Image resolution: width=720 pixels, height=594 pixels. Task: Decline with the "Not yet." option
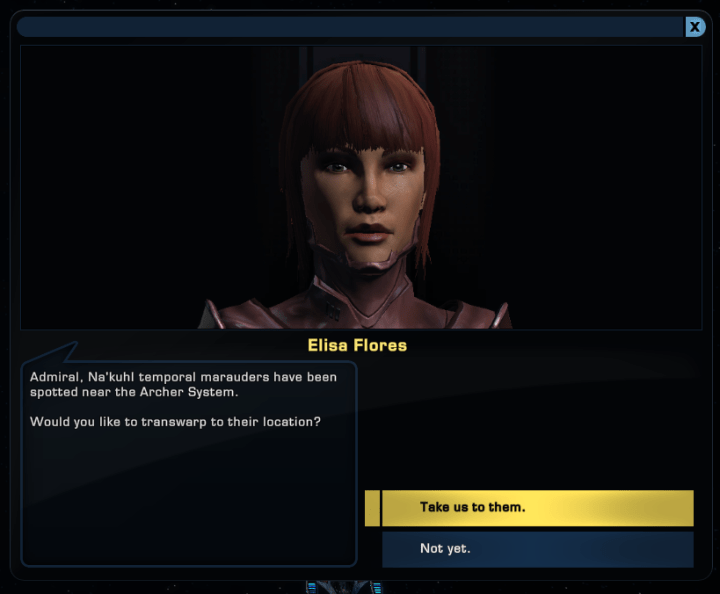click(536, 548)
